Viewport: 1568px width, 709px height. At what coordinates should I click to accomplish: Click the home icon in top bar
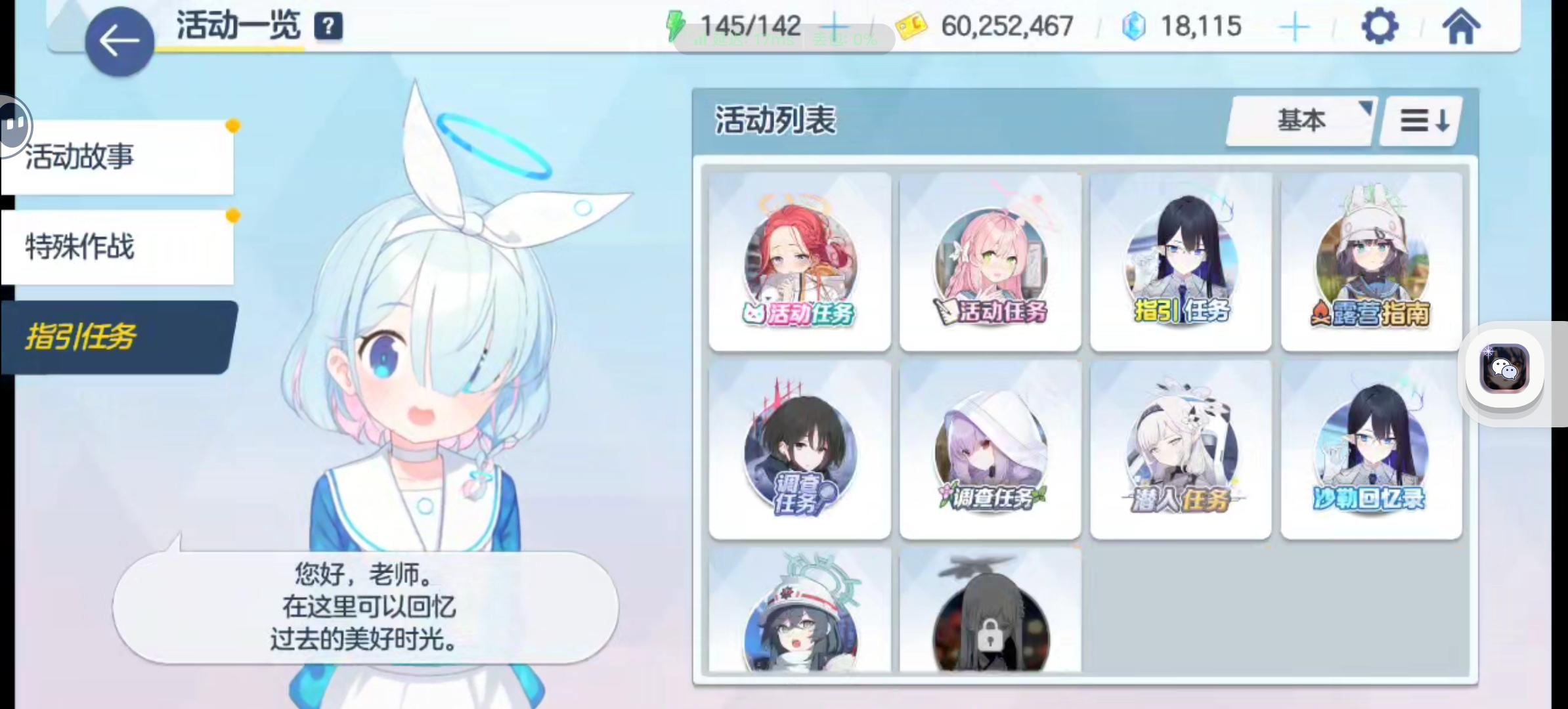[x=1462, y=26]
